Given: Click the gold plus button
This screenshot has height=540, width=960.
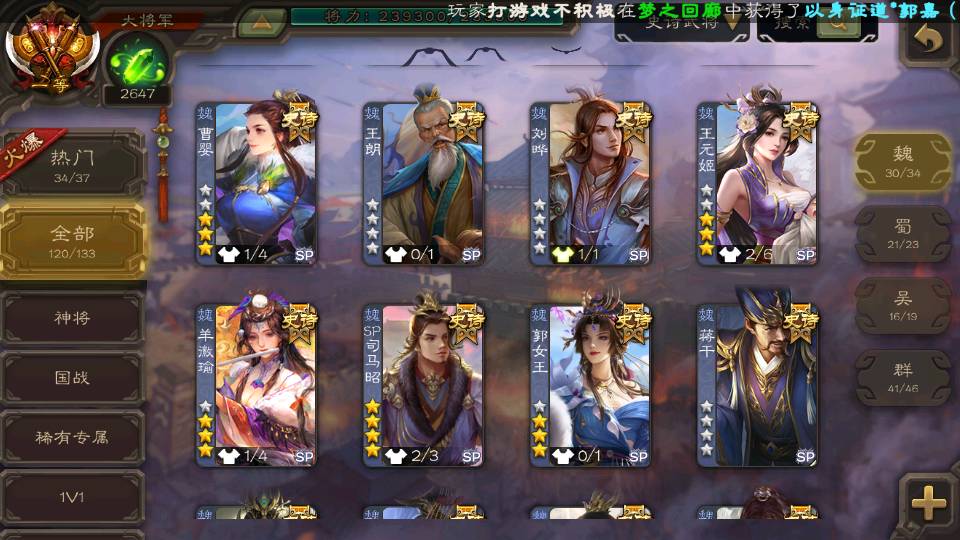Looking at the screenshot, I should point(928,503).
